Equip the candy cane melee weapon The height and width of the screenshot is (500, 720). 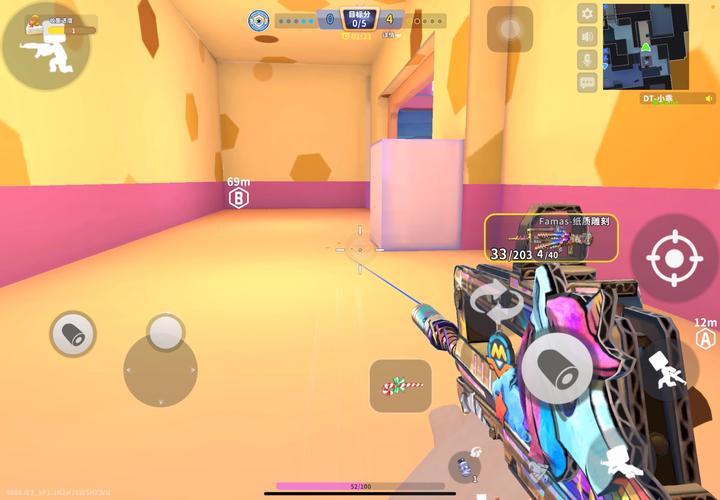point(400,385)
